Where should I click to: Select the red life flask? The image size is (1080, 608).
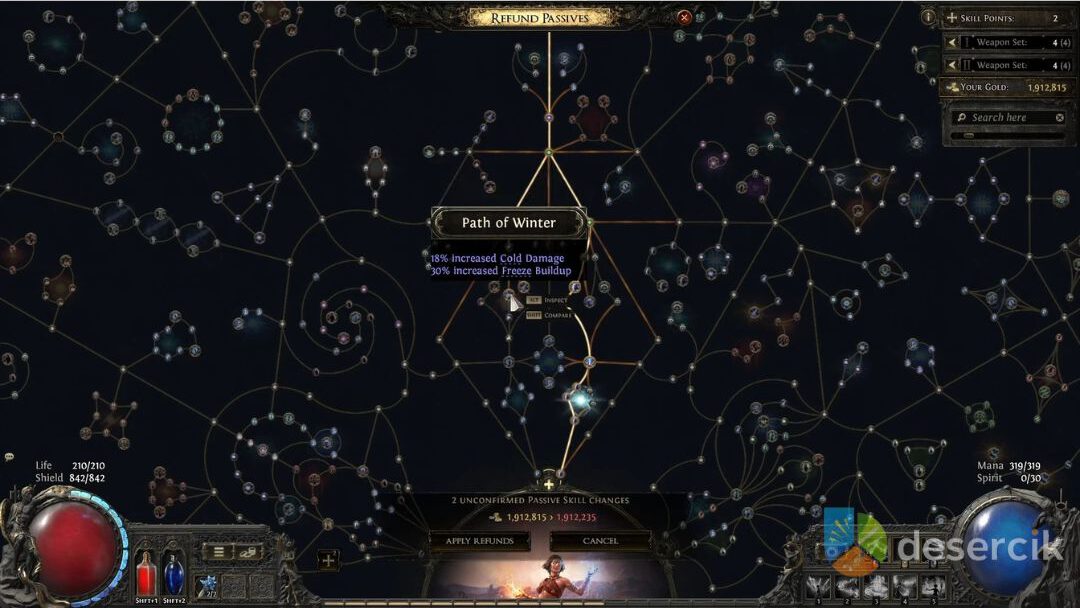click(x=147, y=574)
